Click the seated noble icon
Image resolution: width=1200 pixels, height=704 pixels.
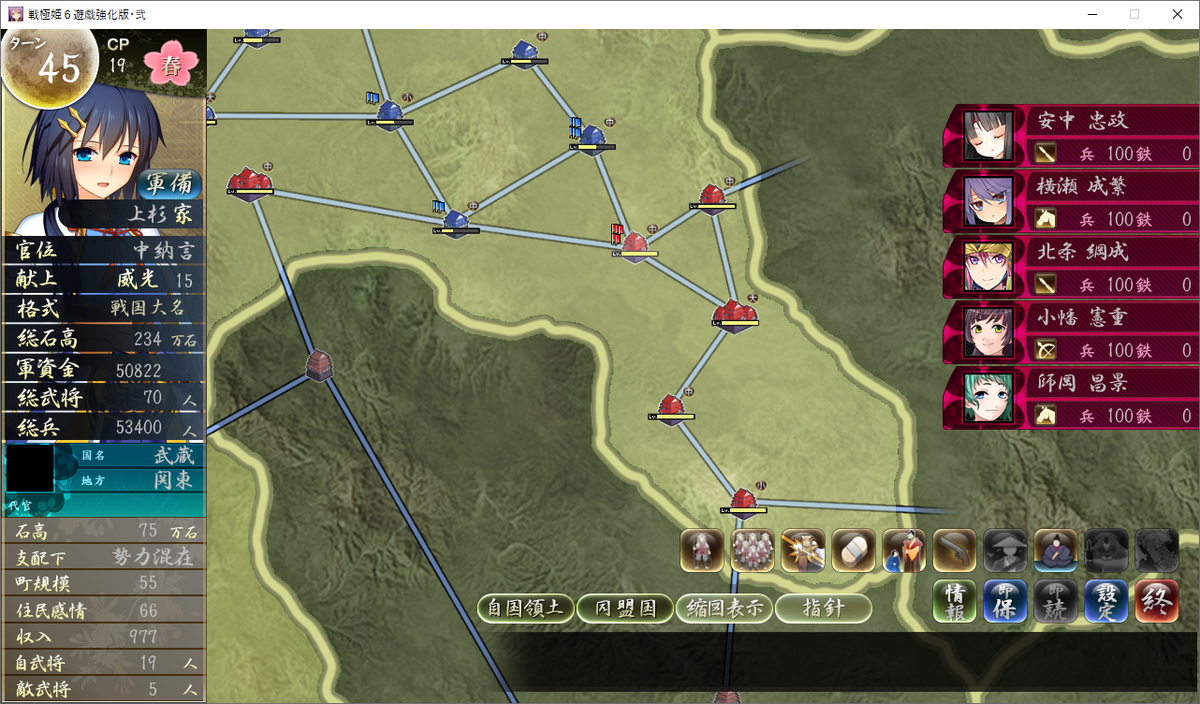tap(1055, 550)
